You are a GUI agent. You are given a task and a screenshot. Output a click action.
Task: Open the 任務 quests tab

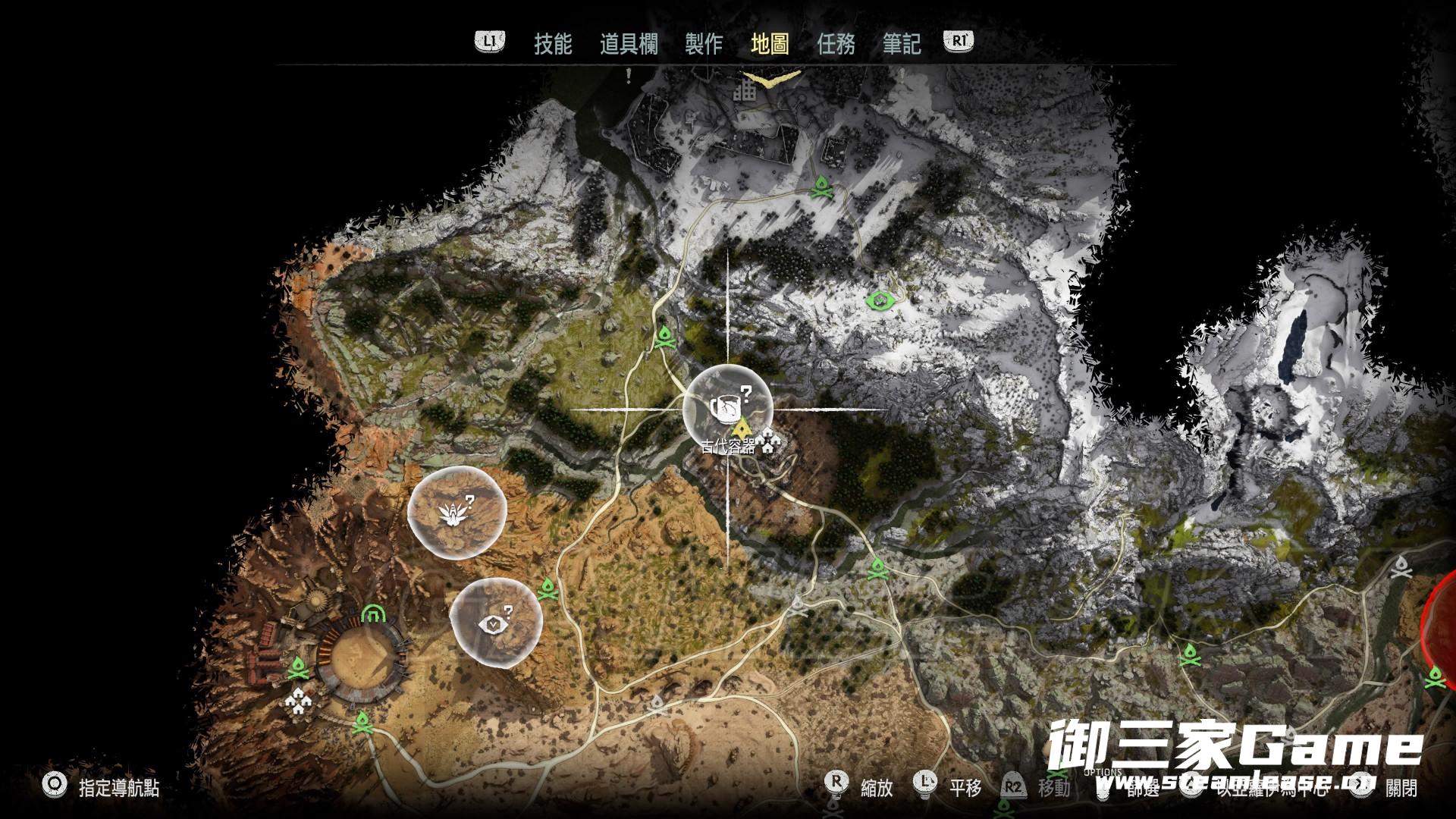click(836, 43)
